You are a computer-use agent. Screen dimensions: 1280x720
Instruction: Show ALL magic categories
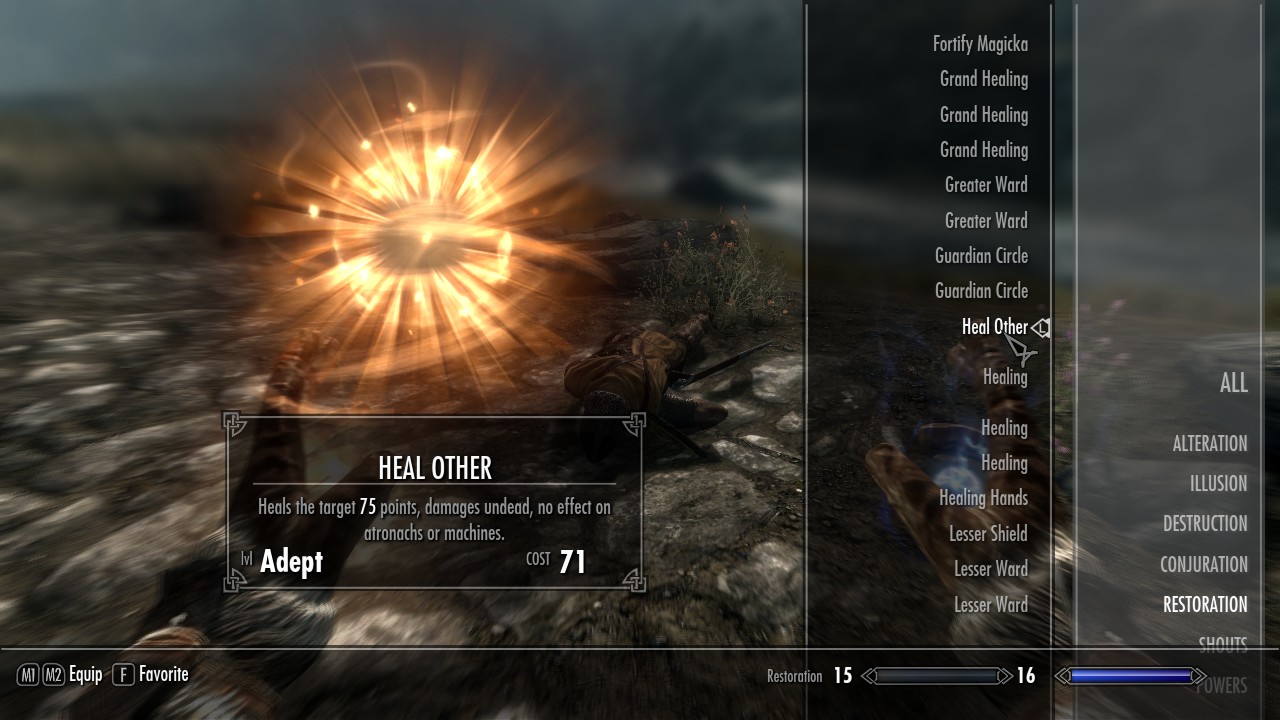1233,383
